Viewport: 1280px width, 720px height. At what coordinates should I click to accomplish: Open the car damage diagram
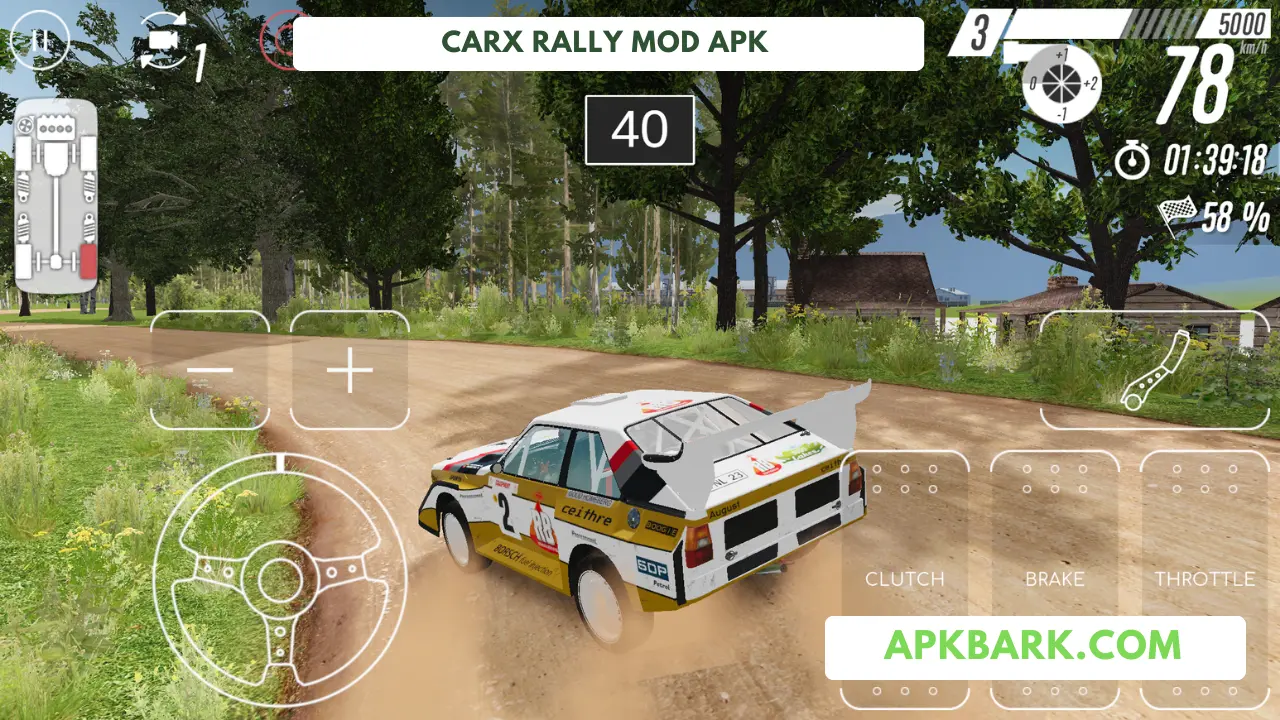point(56,195)
